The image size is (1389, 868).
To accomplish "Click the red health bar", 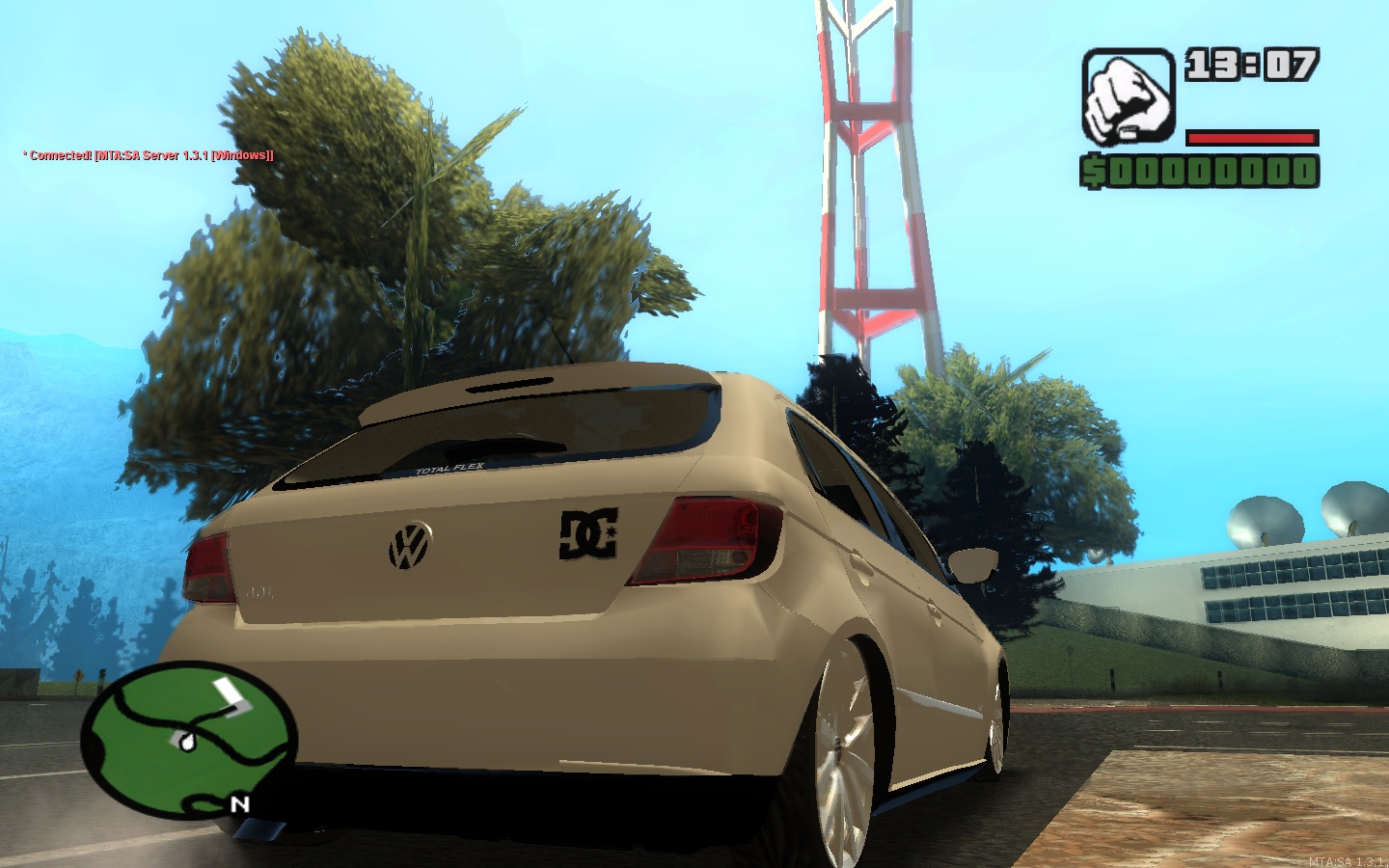I will [x=1252, y=136].
